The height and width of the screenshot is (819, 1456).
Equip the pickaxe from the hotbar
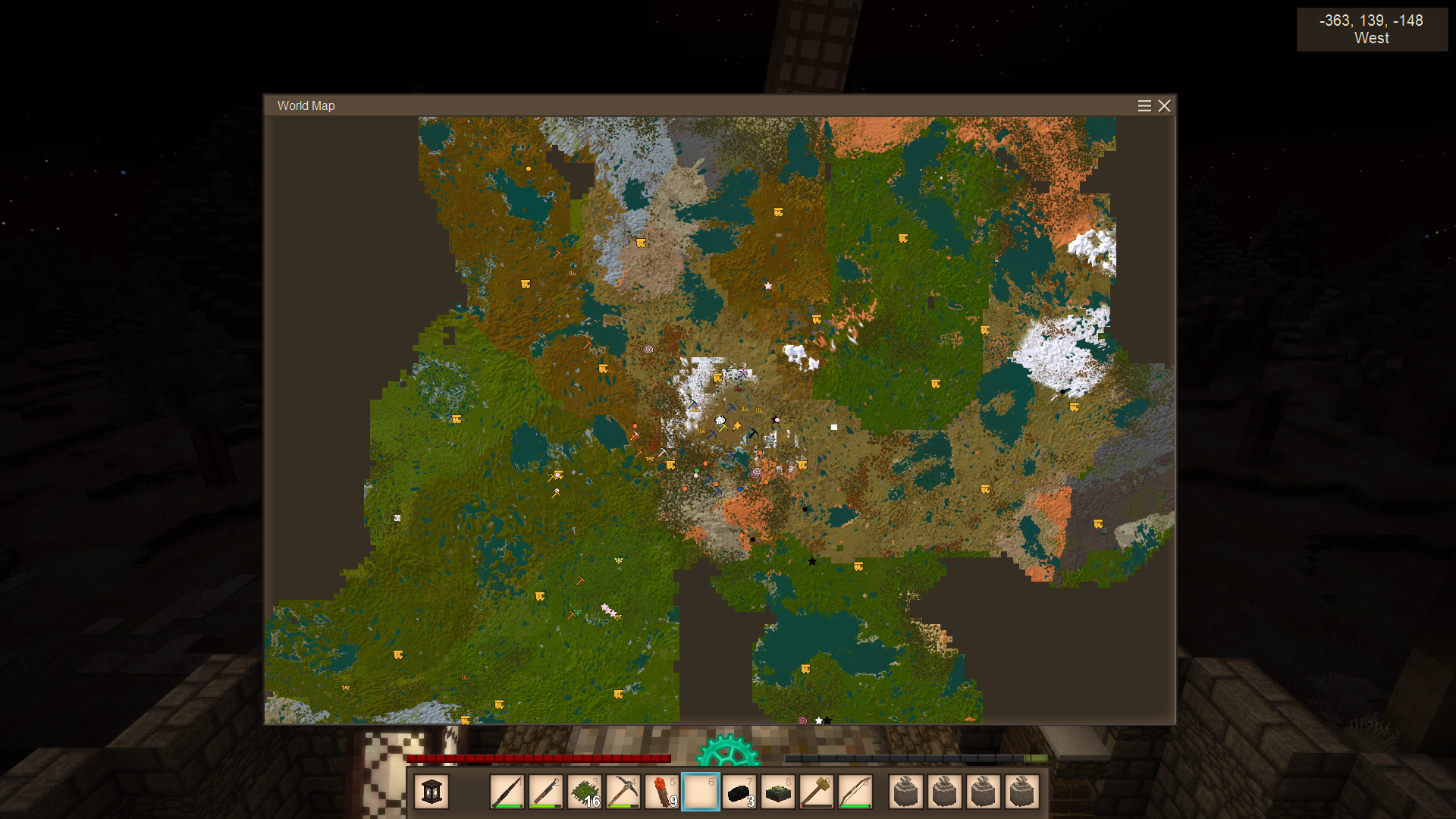click(623, 792)
